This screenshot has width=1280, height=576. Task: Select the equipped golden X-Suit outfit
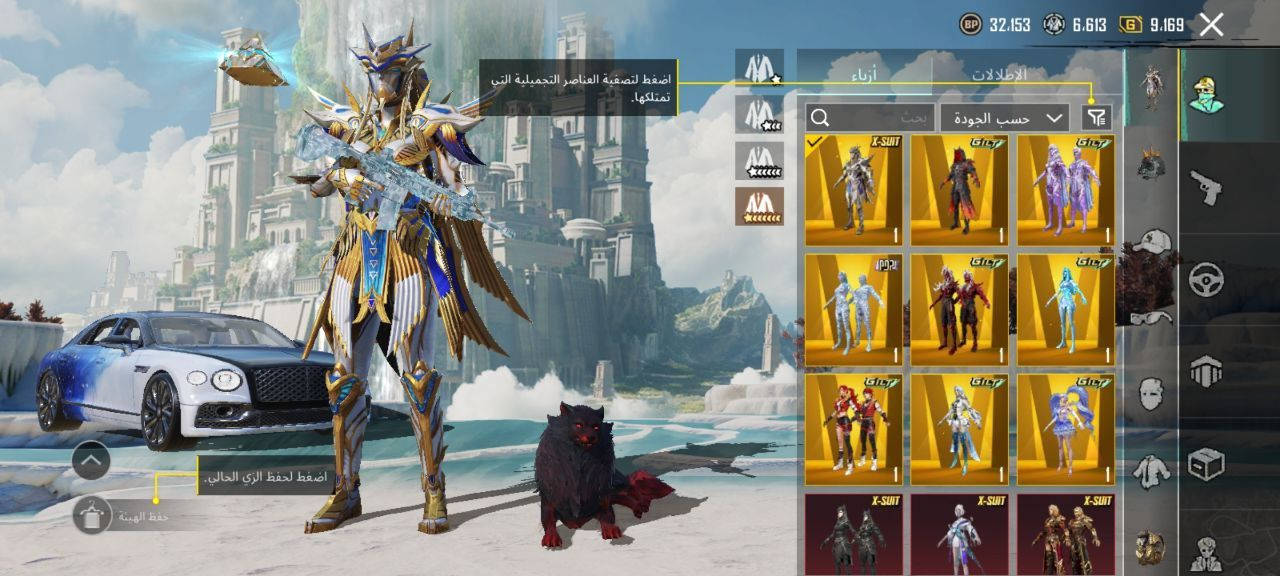click(854, 190)
